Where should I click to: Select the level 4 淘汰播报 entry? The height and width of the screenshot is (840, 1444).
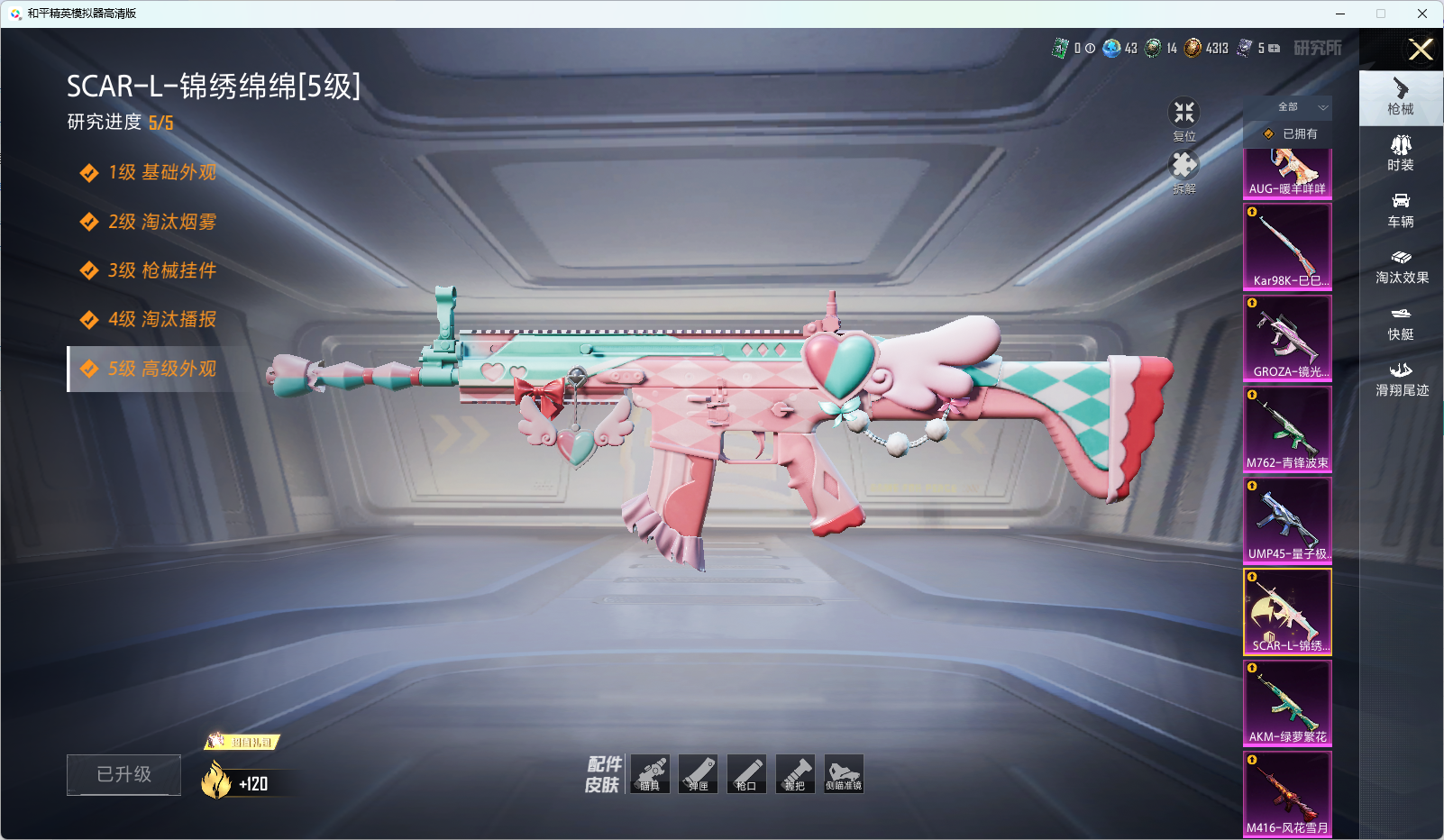tap(162, 319)
